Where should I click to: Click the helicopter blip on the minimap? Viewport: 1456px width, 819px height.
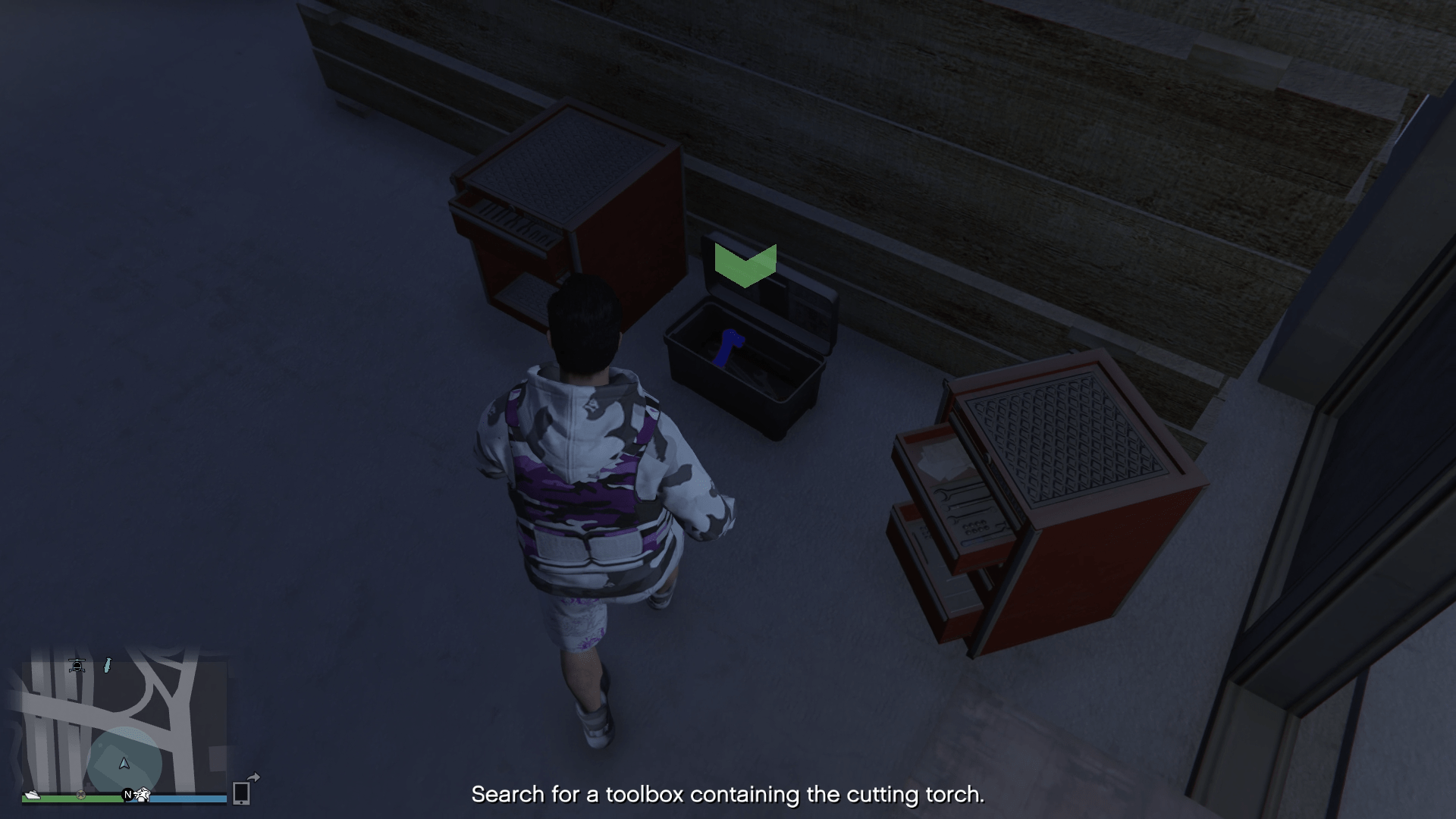pos(77,666)
